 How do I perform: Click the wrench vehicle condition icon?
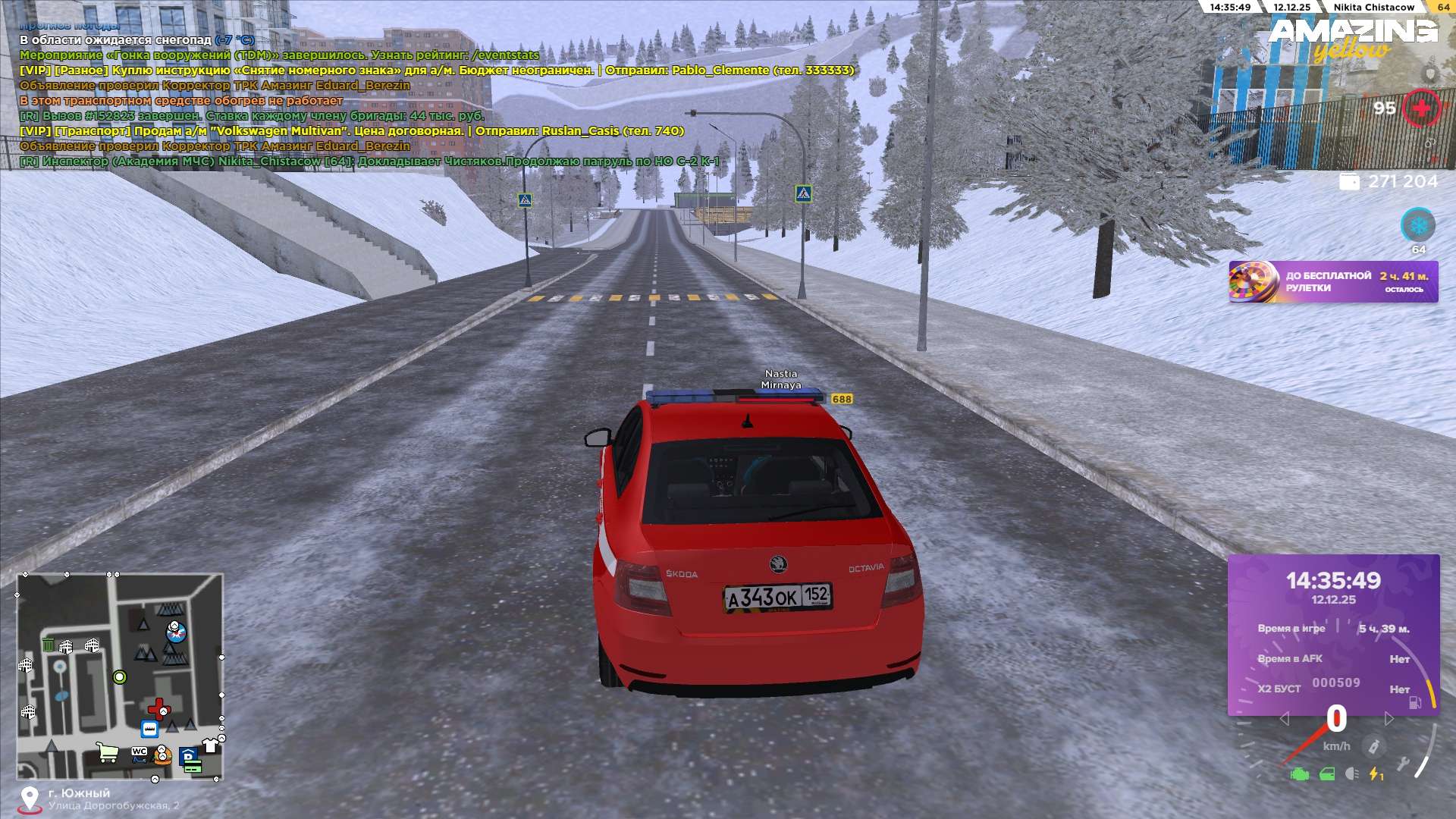tap(1403, 764)
